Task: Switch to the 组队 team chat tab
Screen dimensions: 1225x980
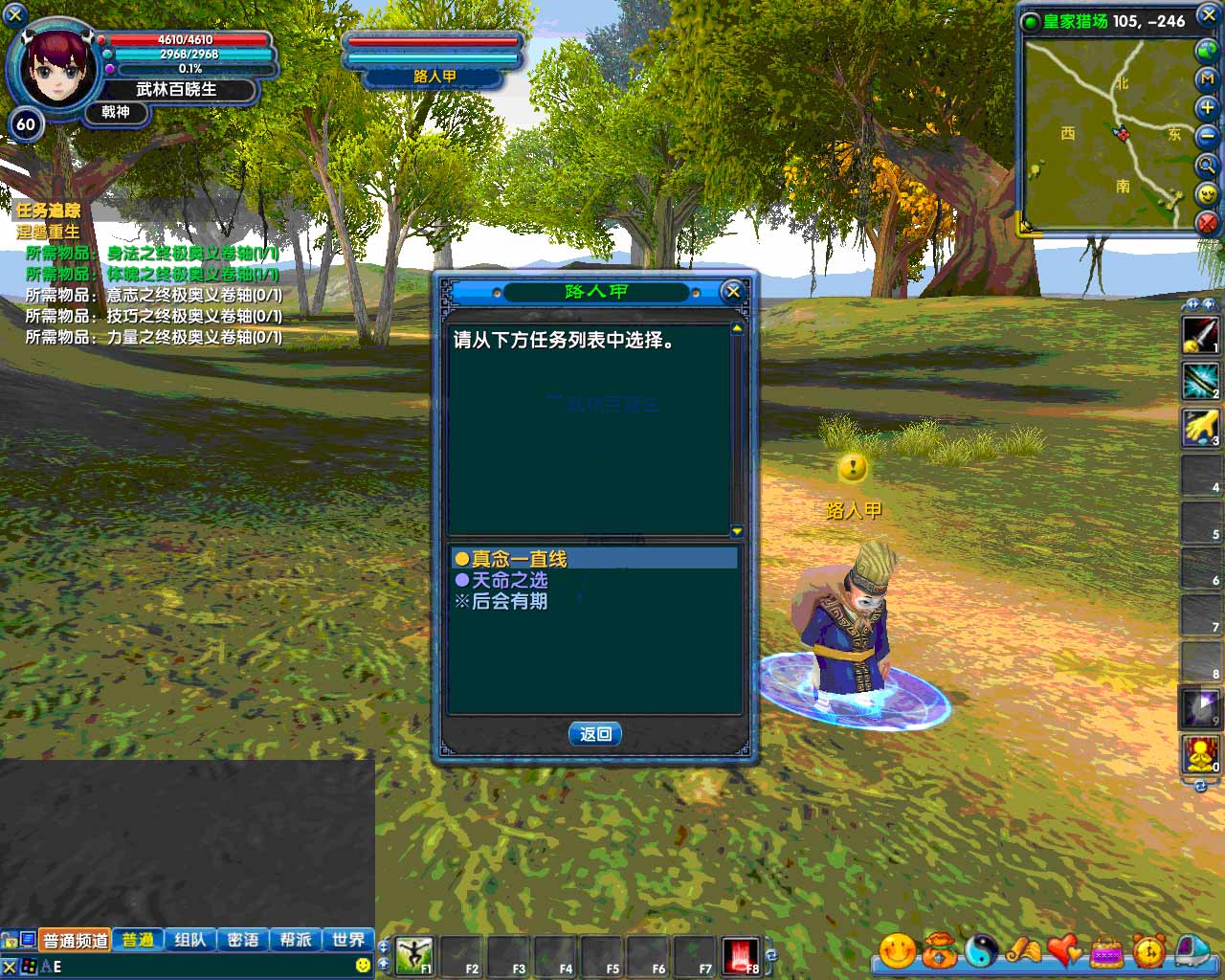Action: [190, 940]
